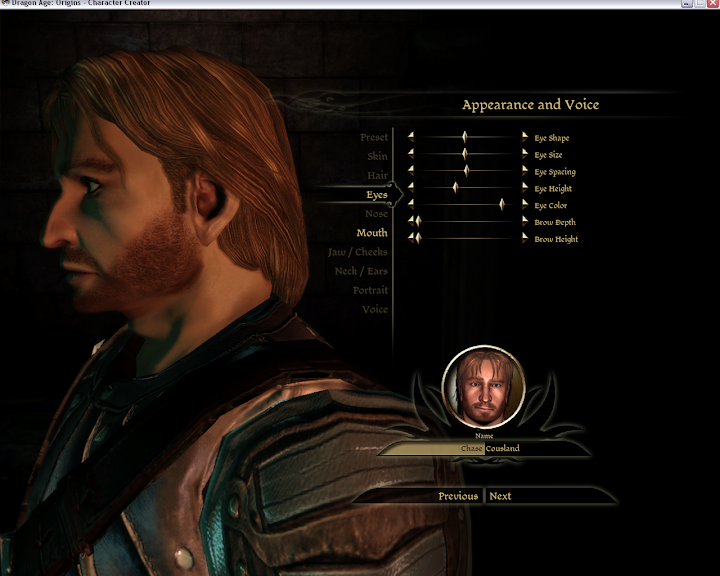Image resolution: width=720 pixels, height=576 pixels.
Task: Open the Preset appearance category
Action: click(373, 137)
